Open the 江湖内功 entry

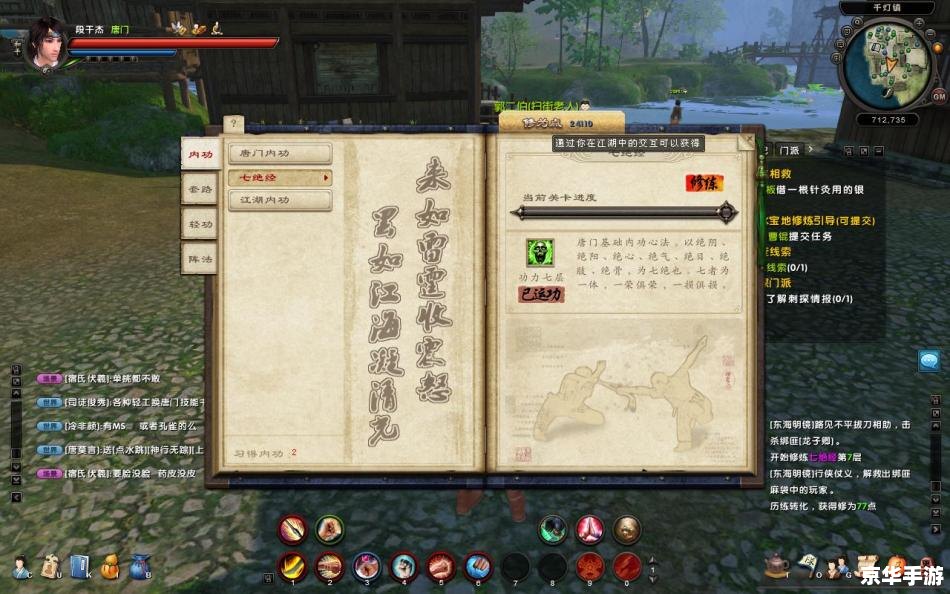coord(280,200)
